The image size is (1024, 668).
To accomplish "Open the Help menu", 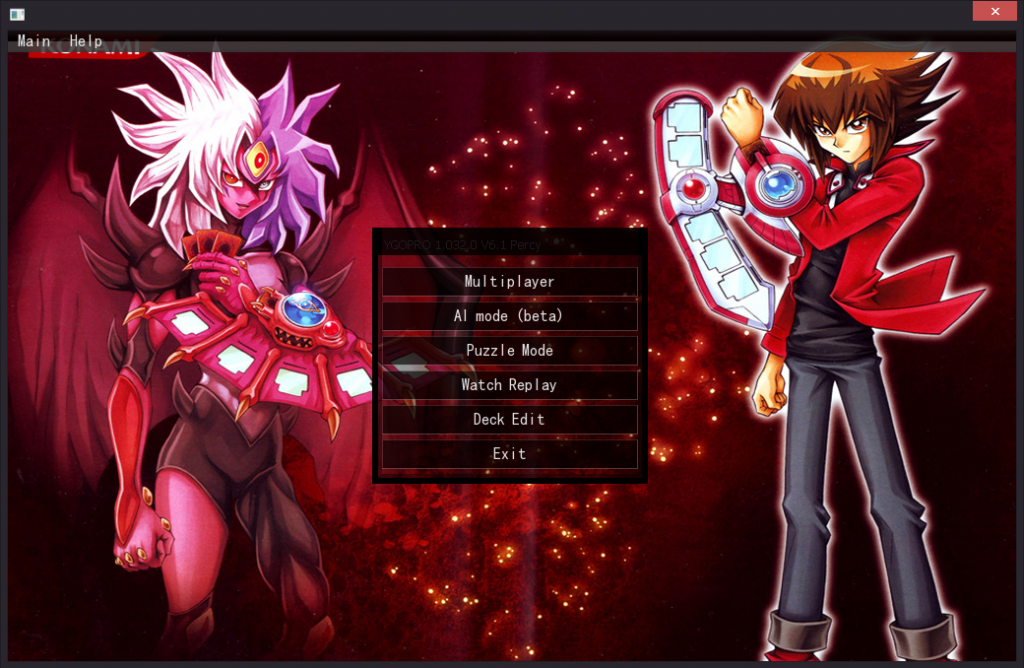I will coord(86,41).
